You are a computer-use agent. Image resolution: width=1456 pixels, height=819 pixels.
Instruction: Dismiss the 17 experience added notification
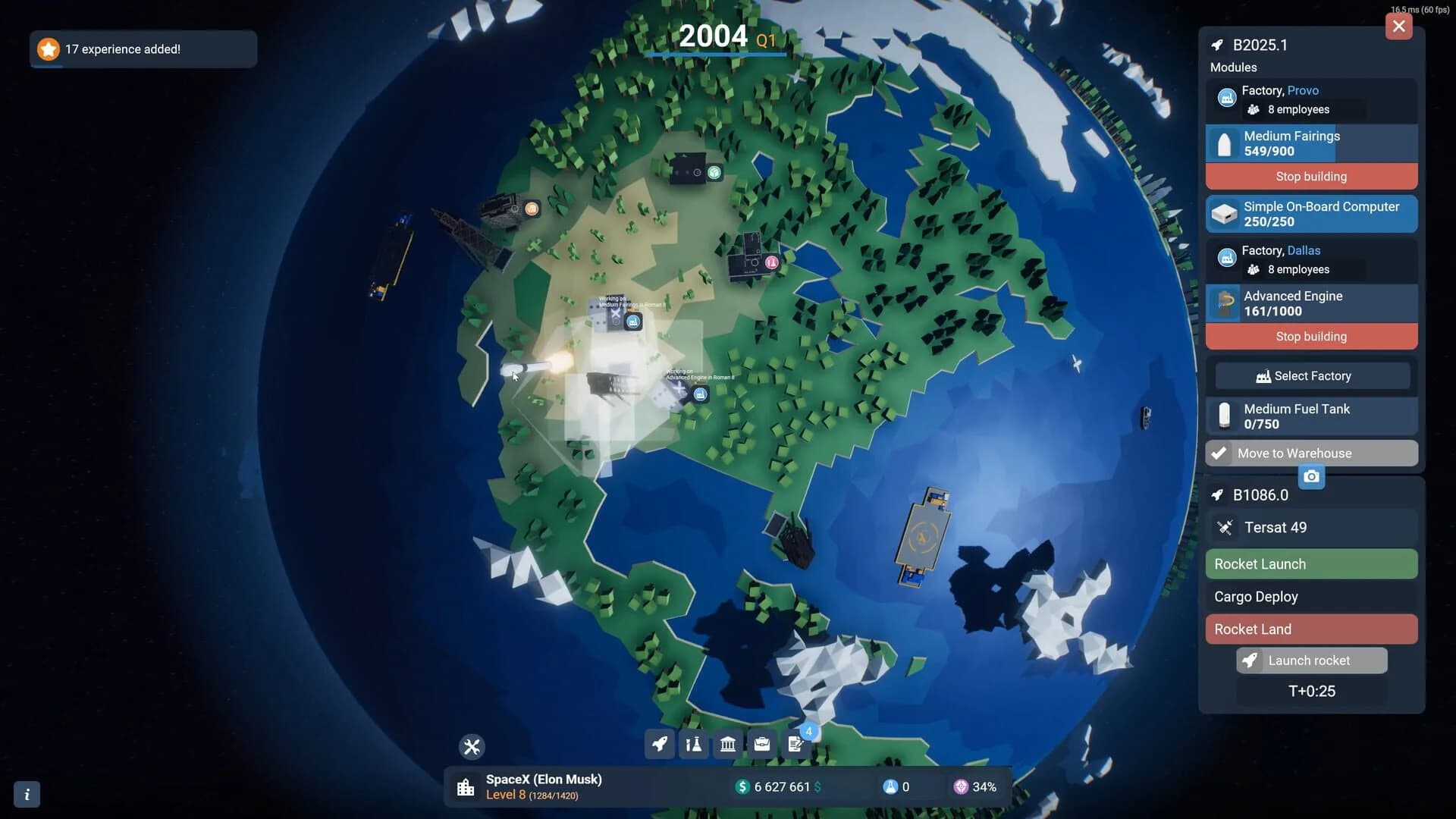point(143,49)
